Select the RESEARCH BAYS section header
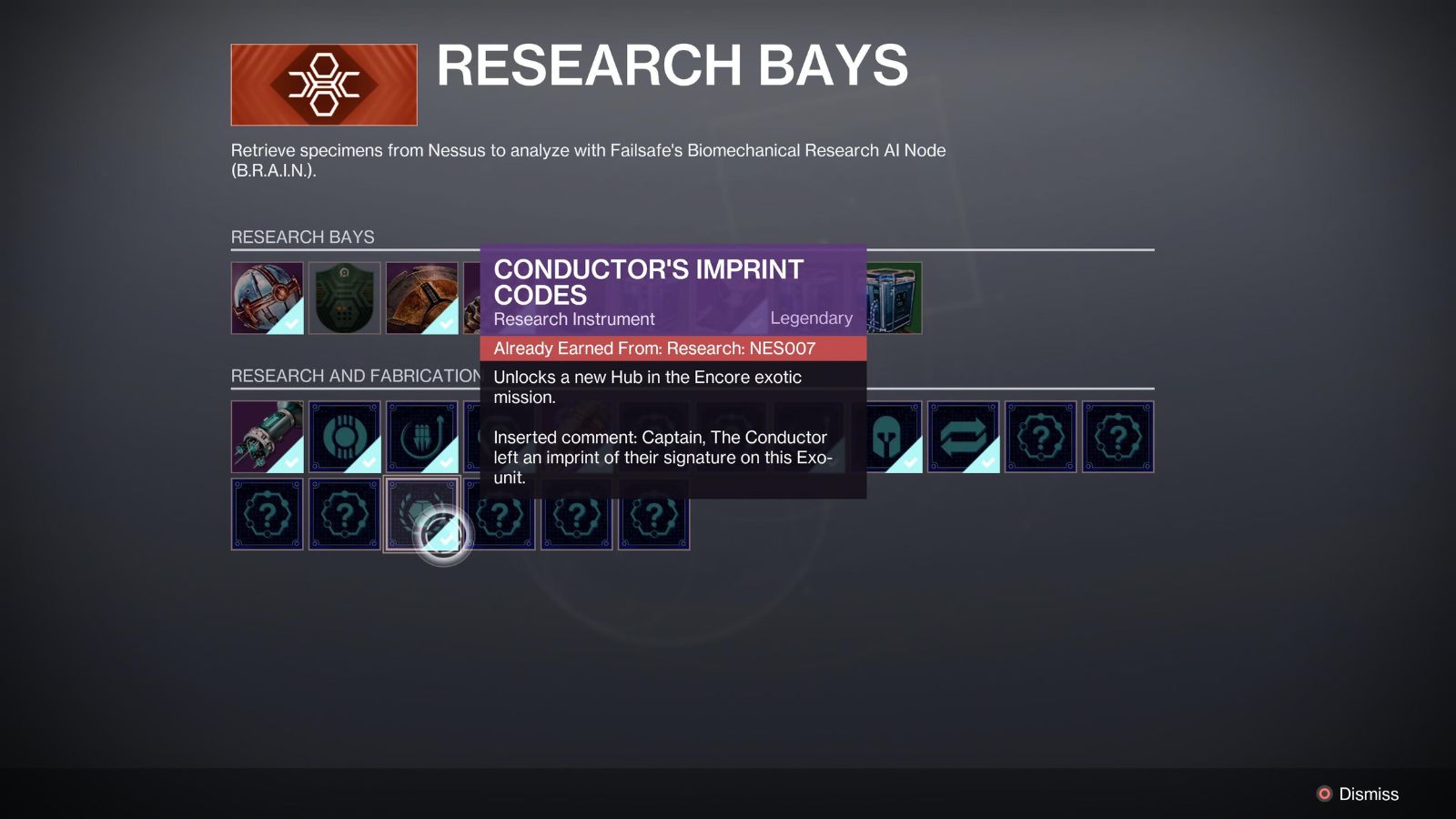1456x819 pixels. coord(302,237)
